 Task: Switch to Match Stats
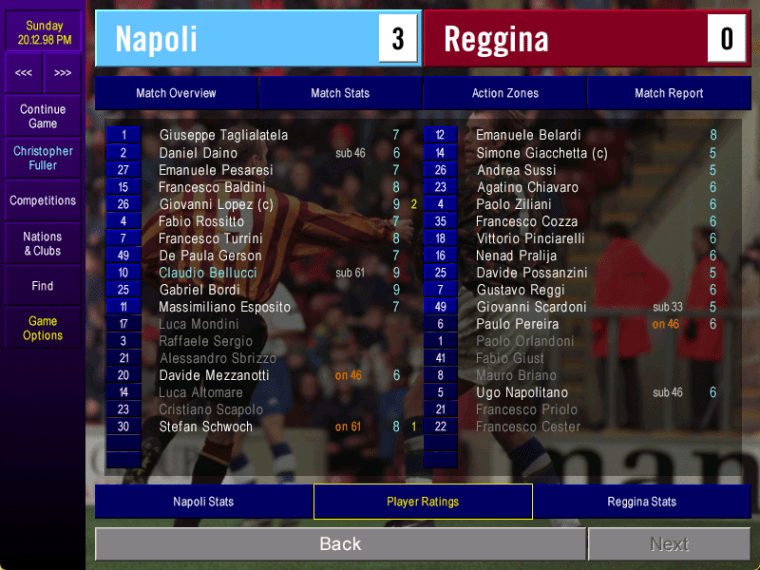340,93
